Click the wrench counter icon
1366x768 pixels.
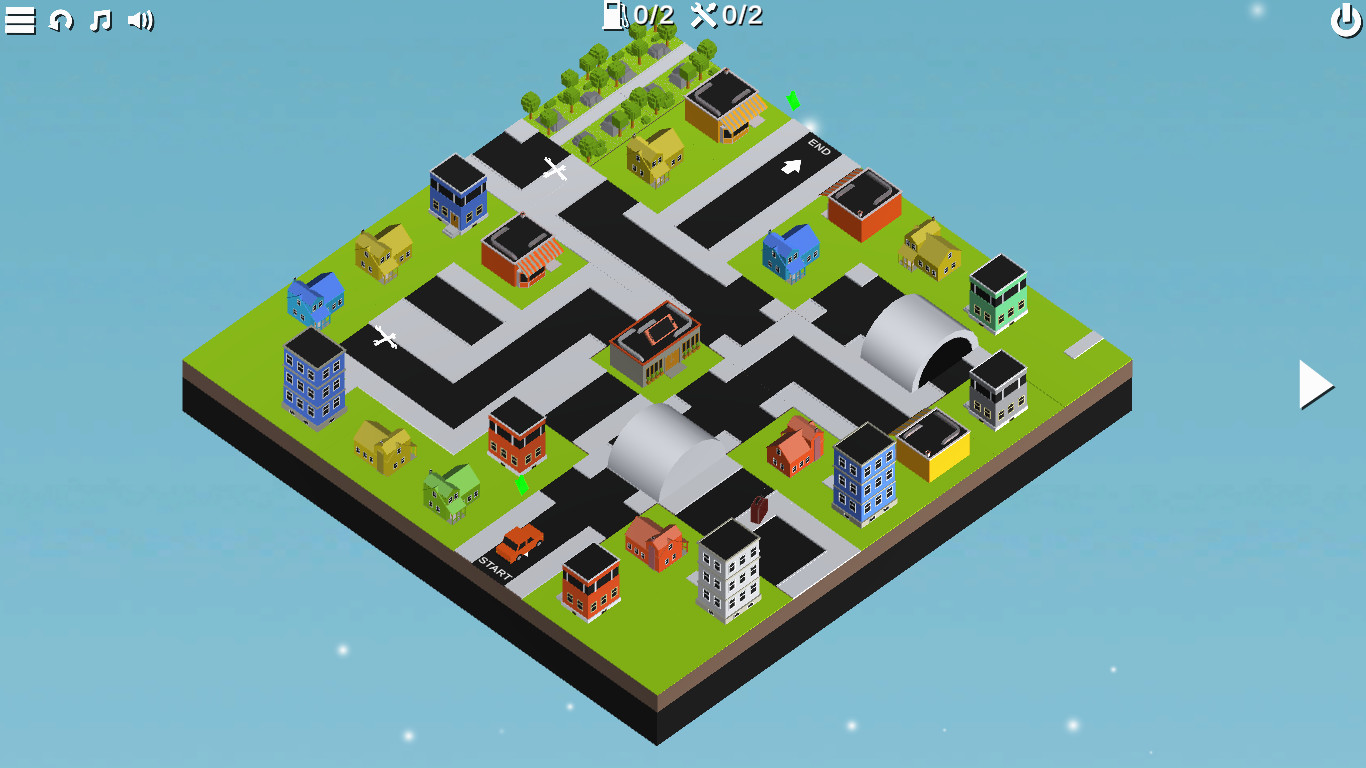pyautogui.click(x=706, y=15)
